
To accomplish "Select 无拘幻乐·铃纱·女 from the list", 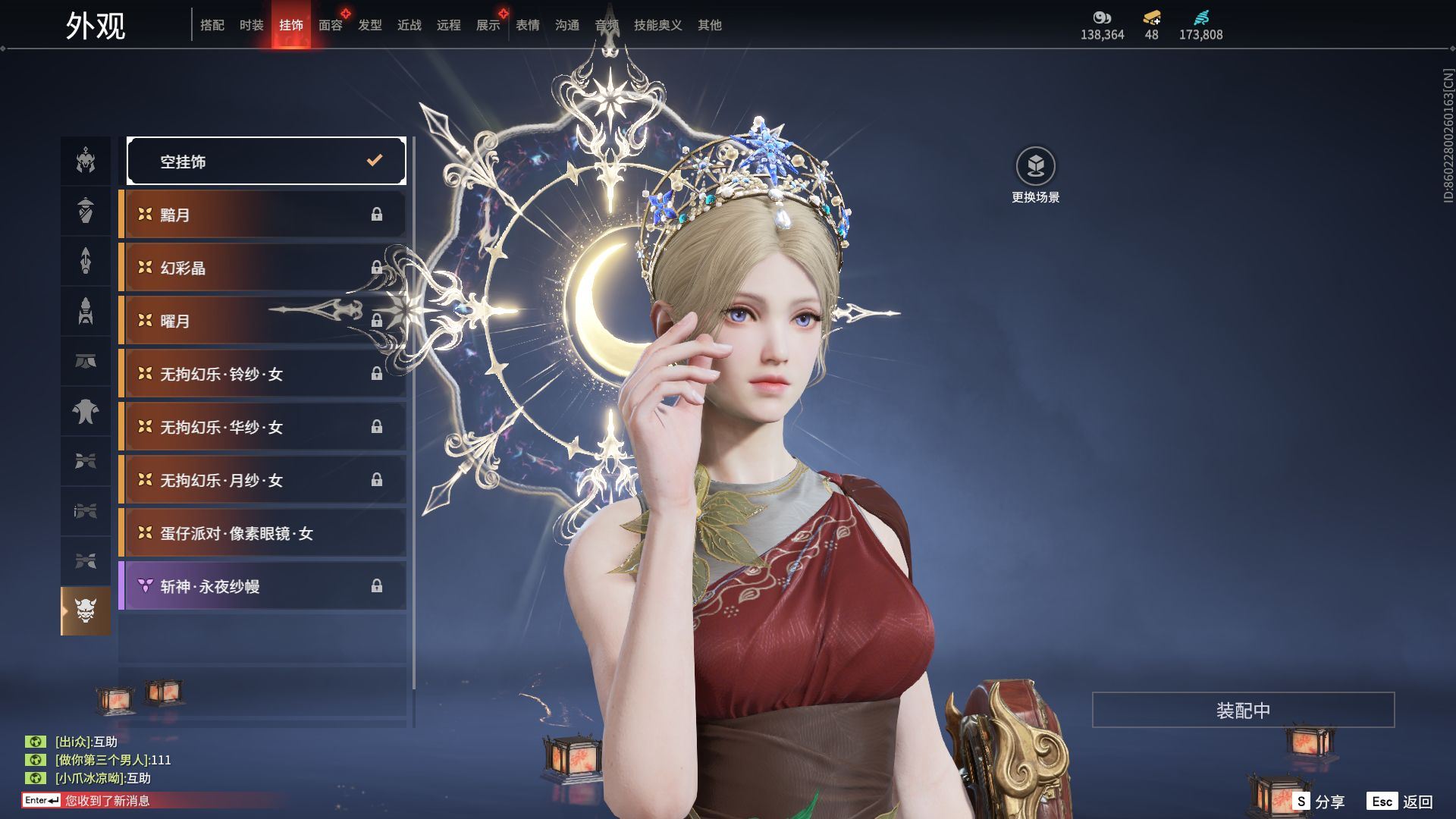I will point(262,374).
